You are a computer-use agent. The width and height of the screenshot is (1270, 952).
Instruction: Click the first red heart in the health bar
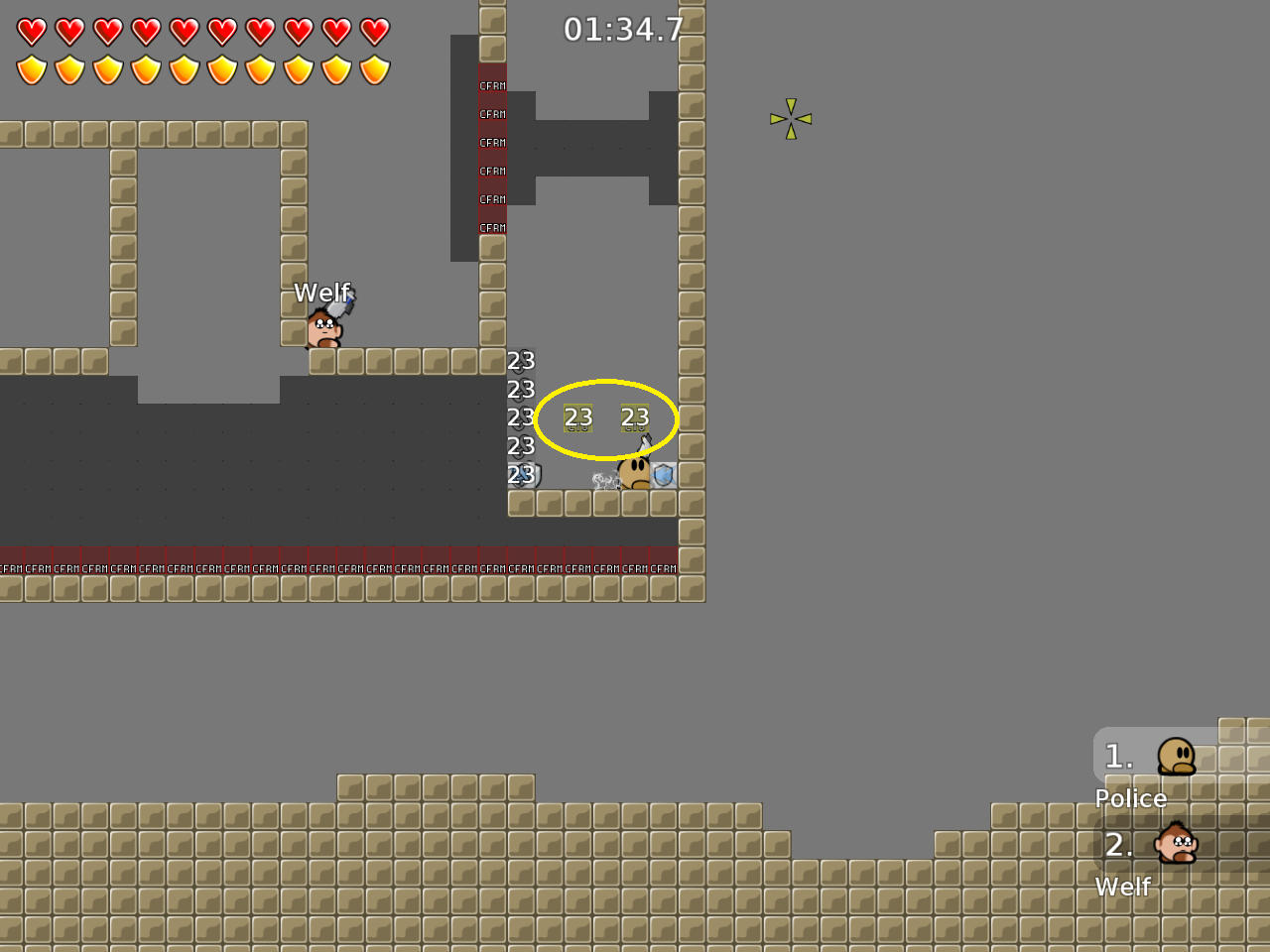point(31,31)
